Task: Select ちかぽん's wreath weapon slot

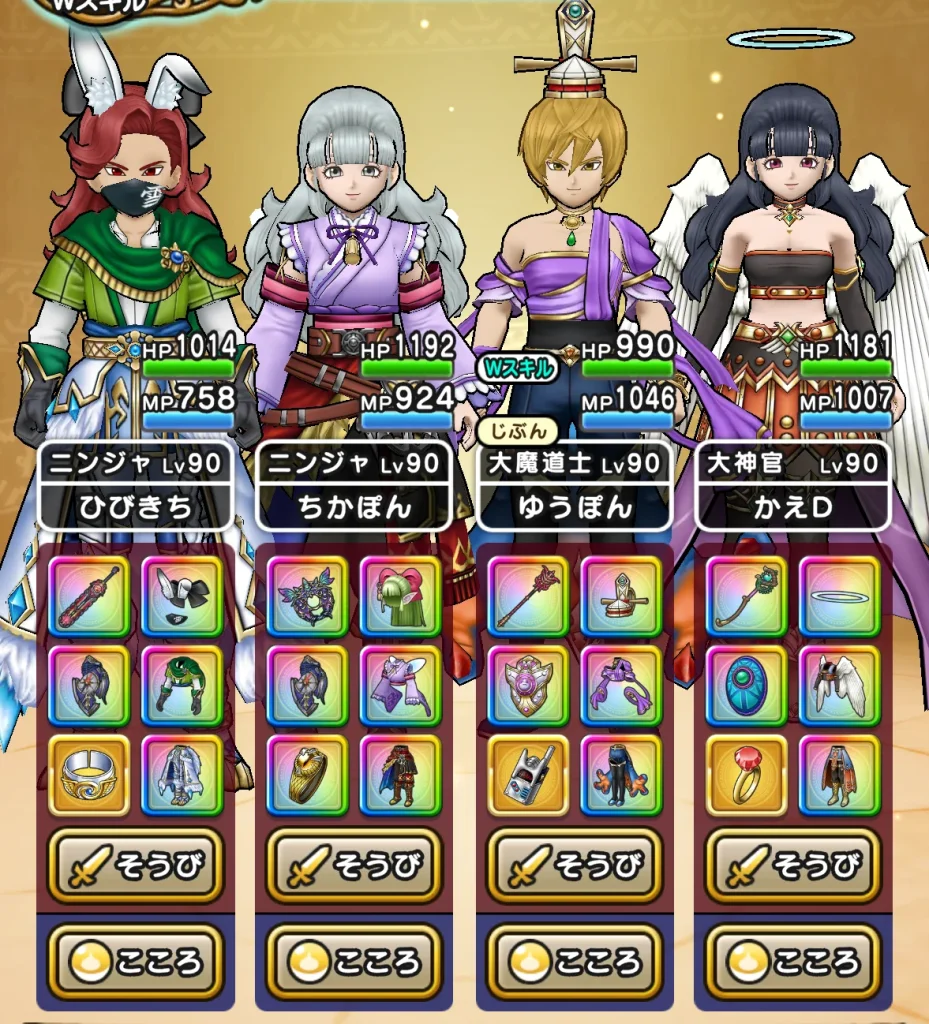Action: 307,596
